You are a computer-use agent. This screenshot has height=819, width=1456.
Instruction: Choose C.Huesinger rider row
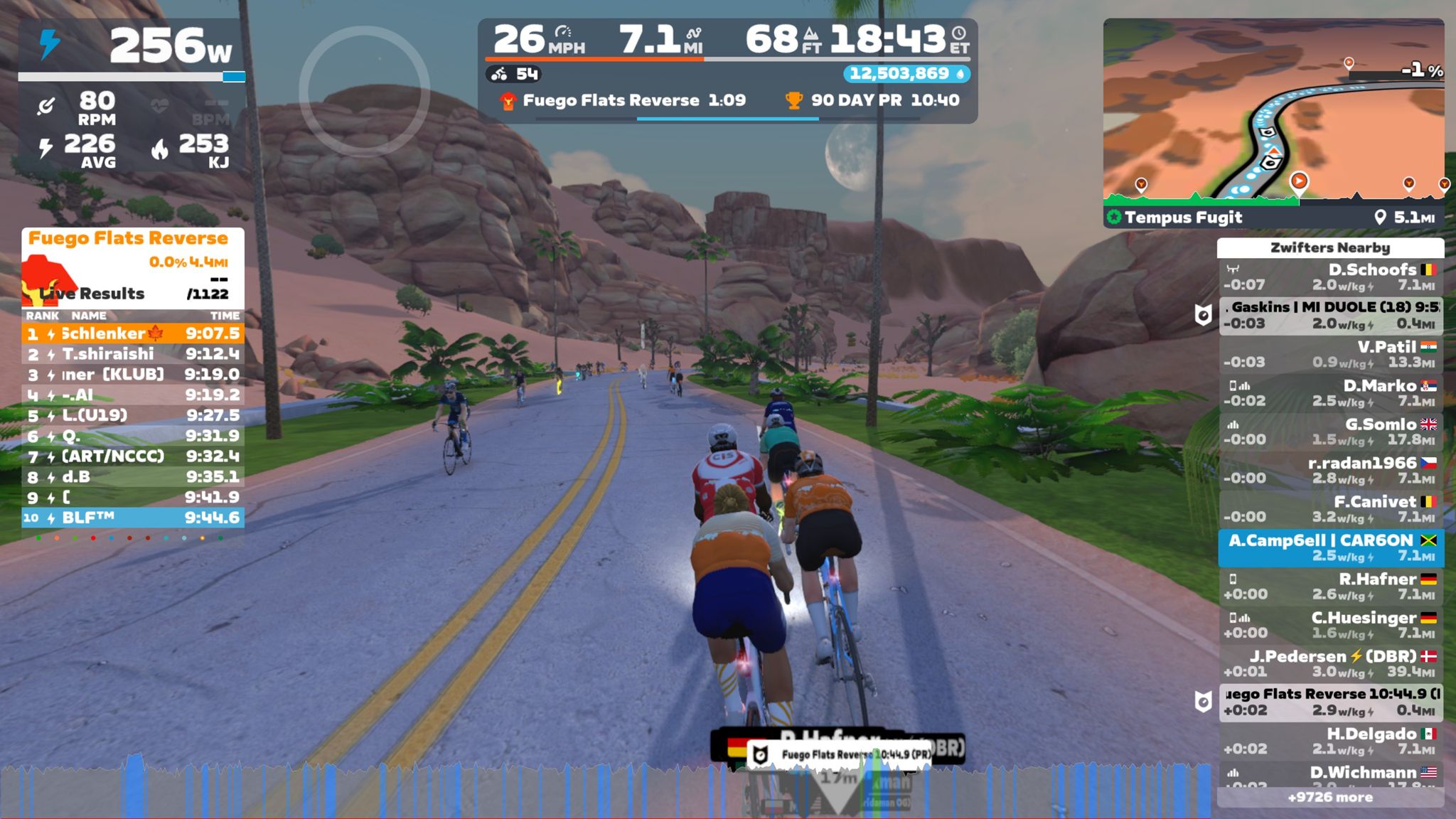[1330, 625]
